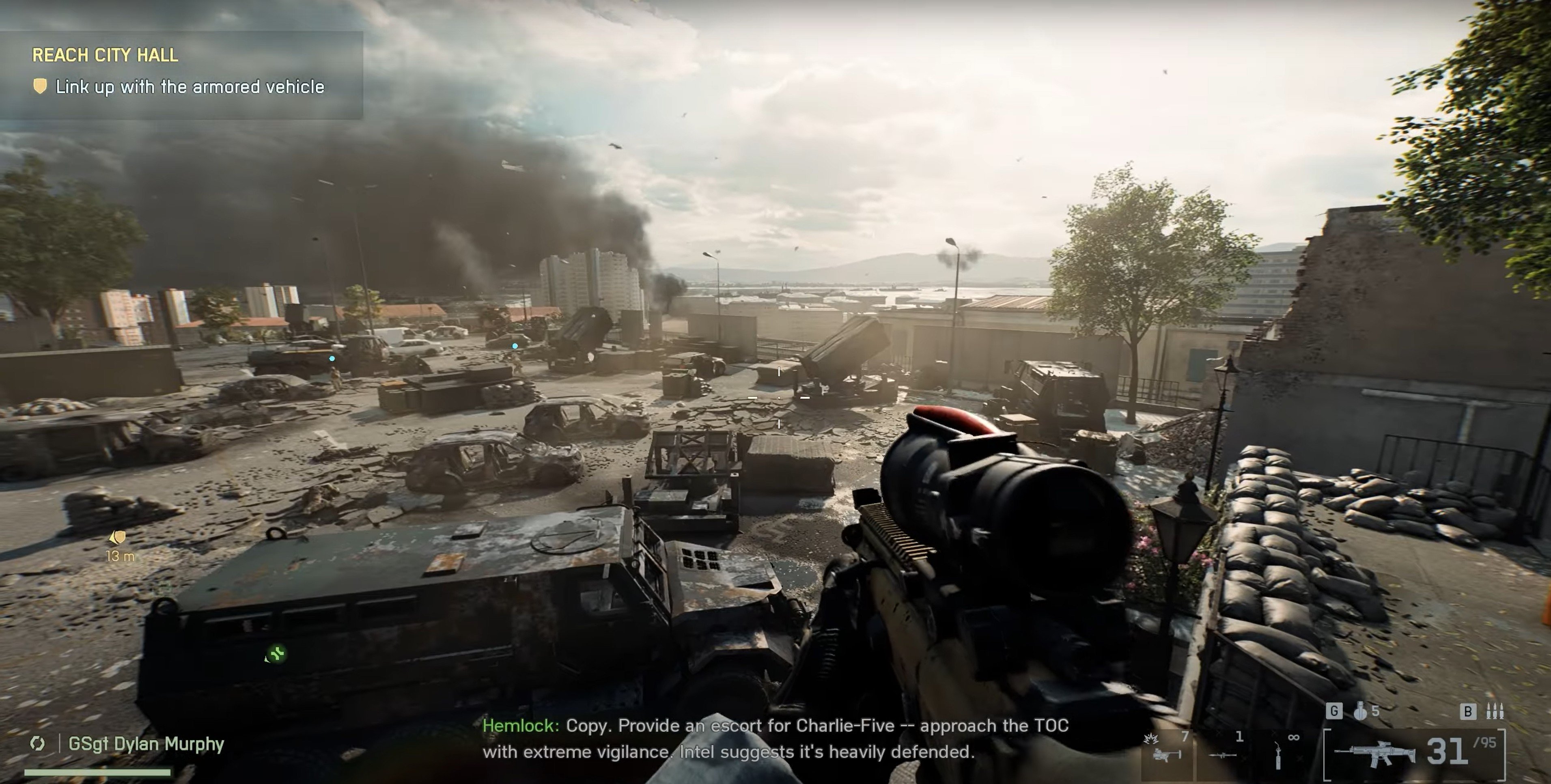Select the repair torch slot
The height and width of the screenshot is (784, 1551).
tap(1278, 755)
